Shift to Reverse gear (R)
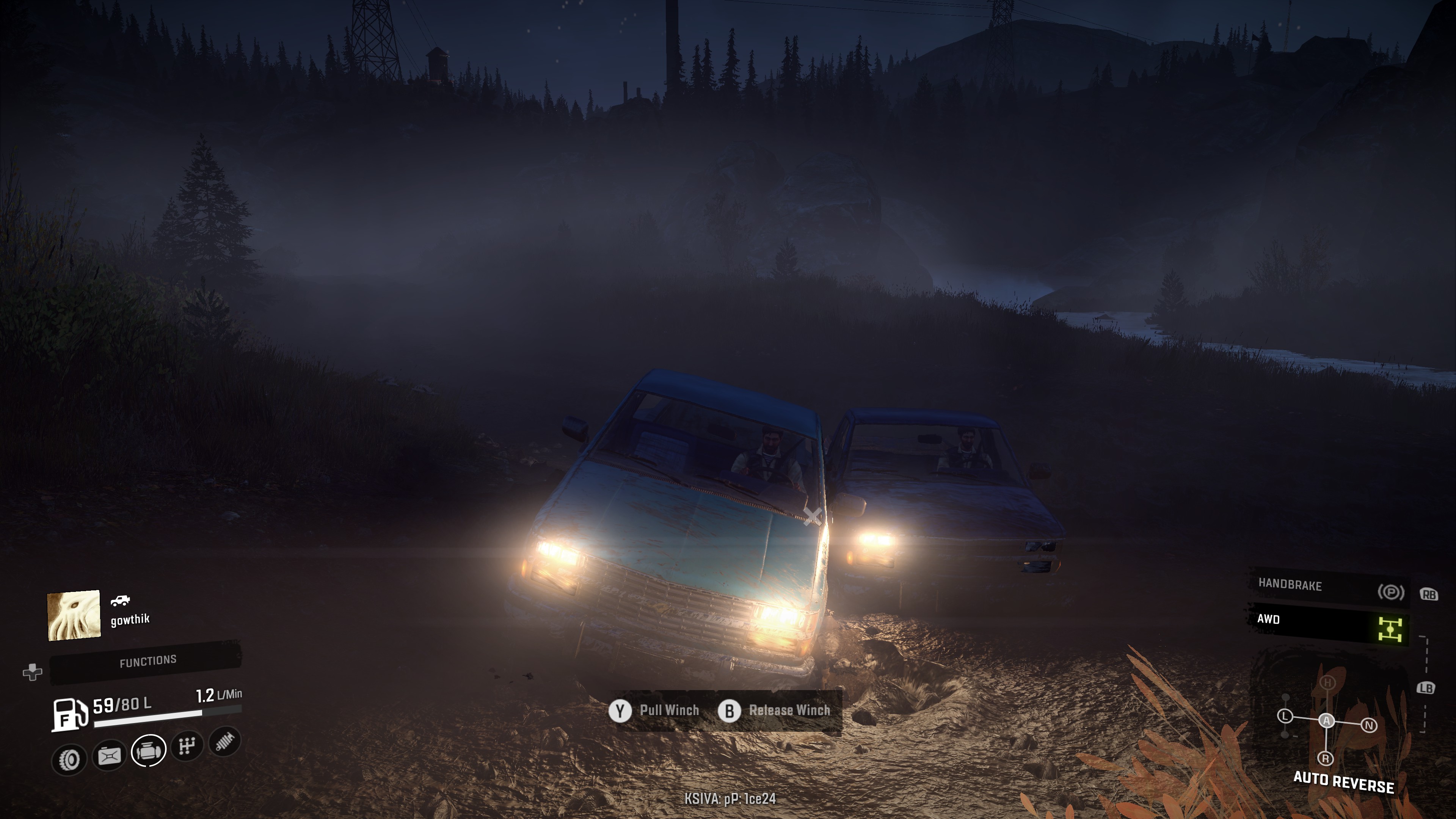Screen dimensions: 1456x819 click(x=1326, y=758)
